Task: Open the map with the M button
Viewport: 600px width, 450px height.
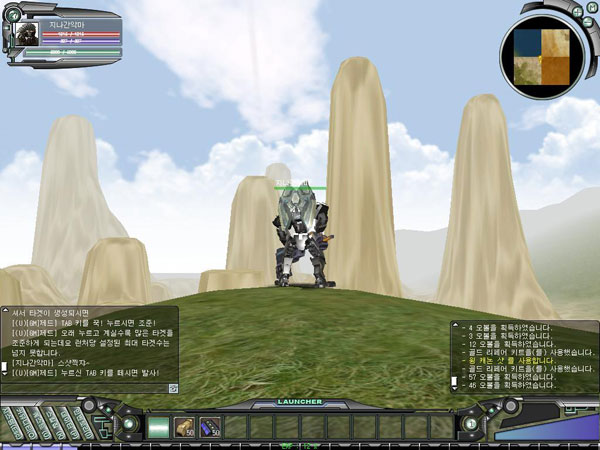Action: tap(590, 8)
